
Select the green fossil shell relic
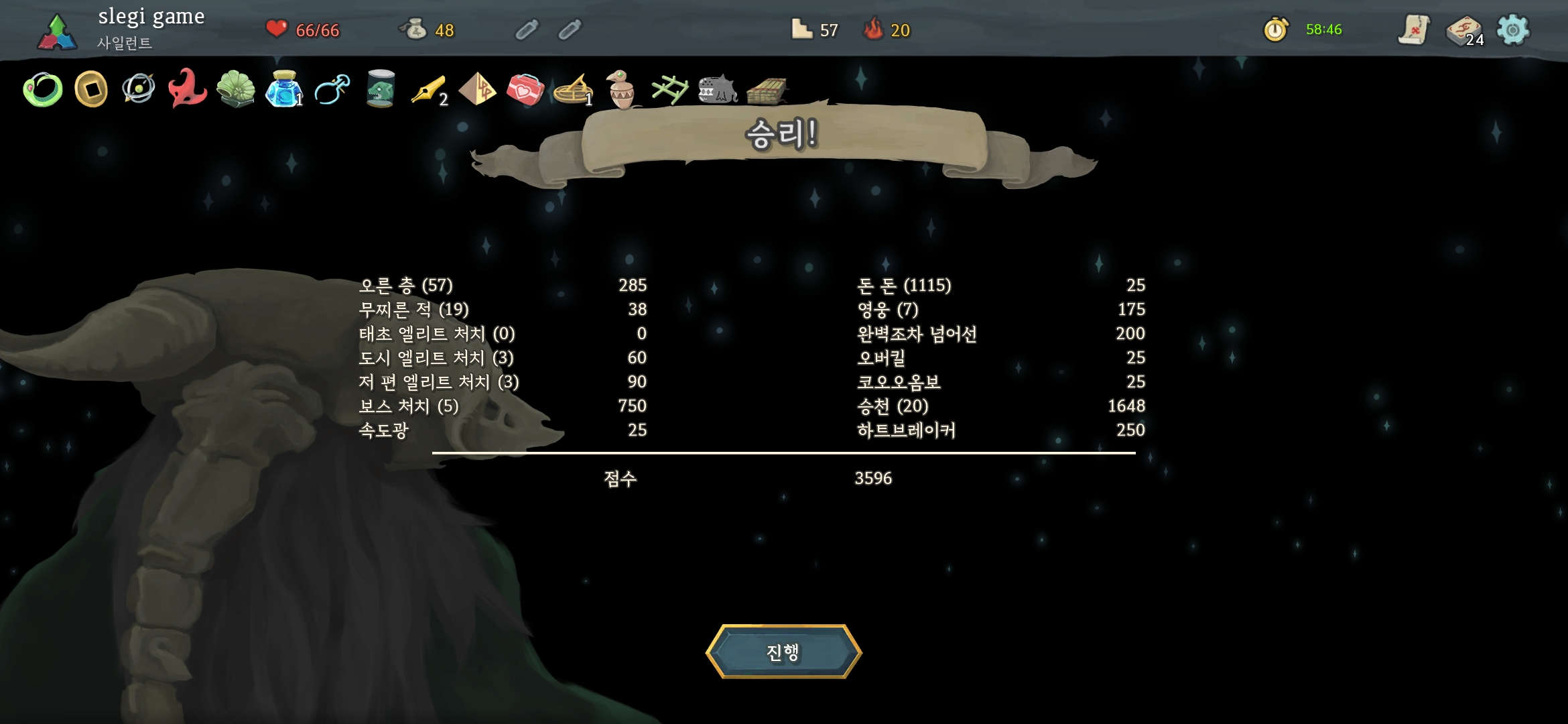(236, 89)
